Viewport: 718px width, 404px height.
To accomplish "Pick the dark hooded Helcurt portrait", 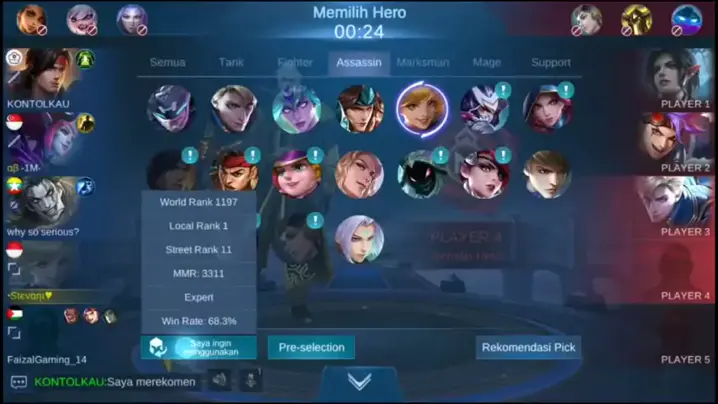I will pyautogui.click(x=422, y=174).
